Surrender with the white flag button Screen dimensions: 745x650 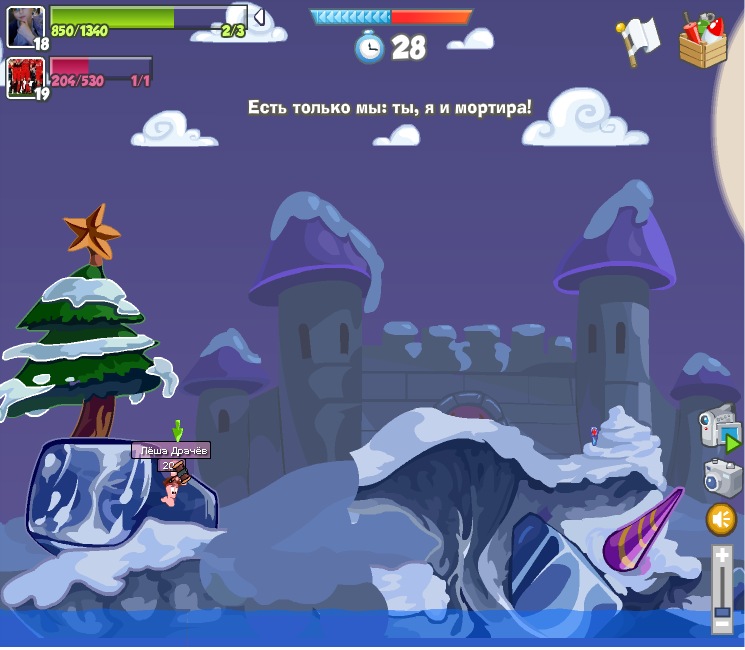[x=637, y=39]
